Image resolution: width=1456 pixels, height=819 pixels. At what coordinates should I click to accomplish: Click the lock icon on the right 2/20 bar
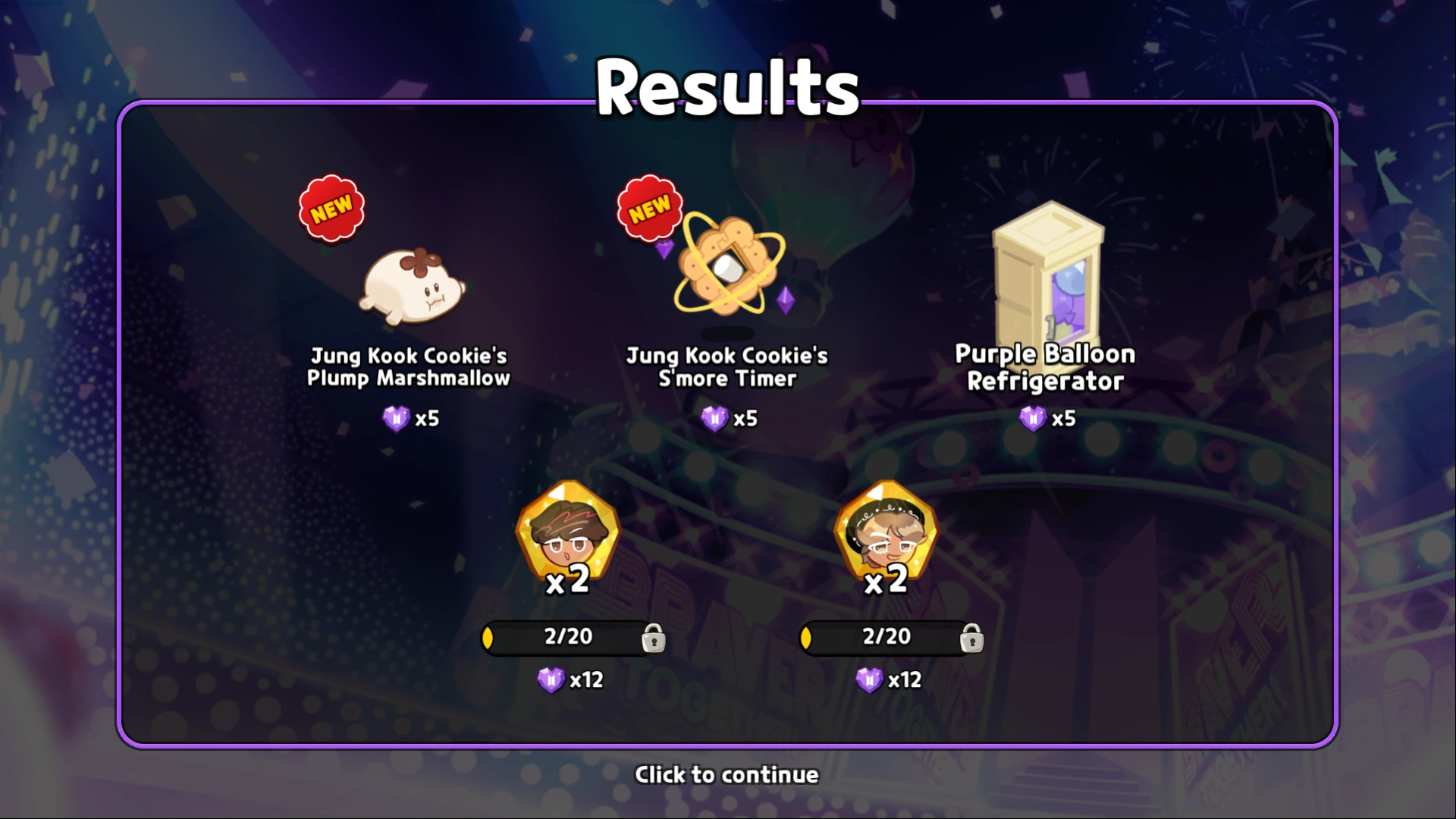pos(971,639)
